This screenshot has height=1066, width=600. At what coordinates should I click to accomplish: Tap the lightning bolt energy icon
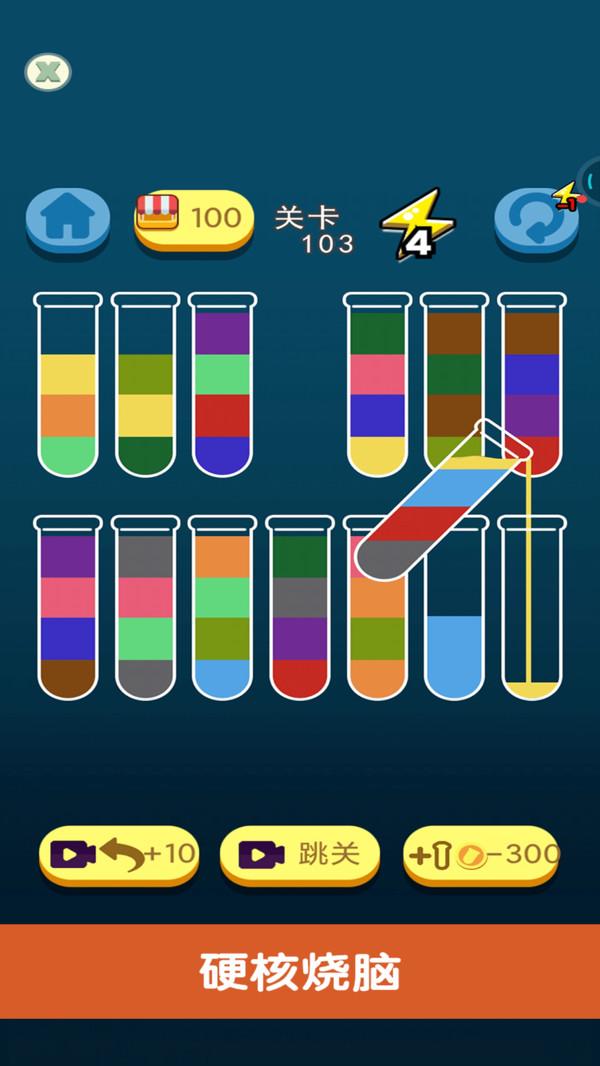pyautogui.click(x=417, y=223)
